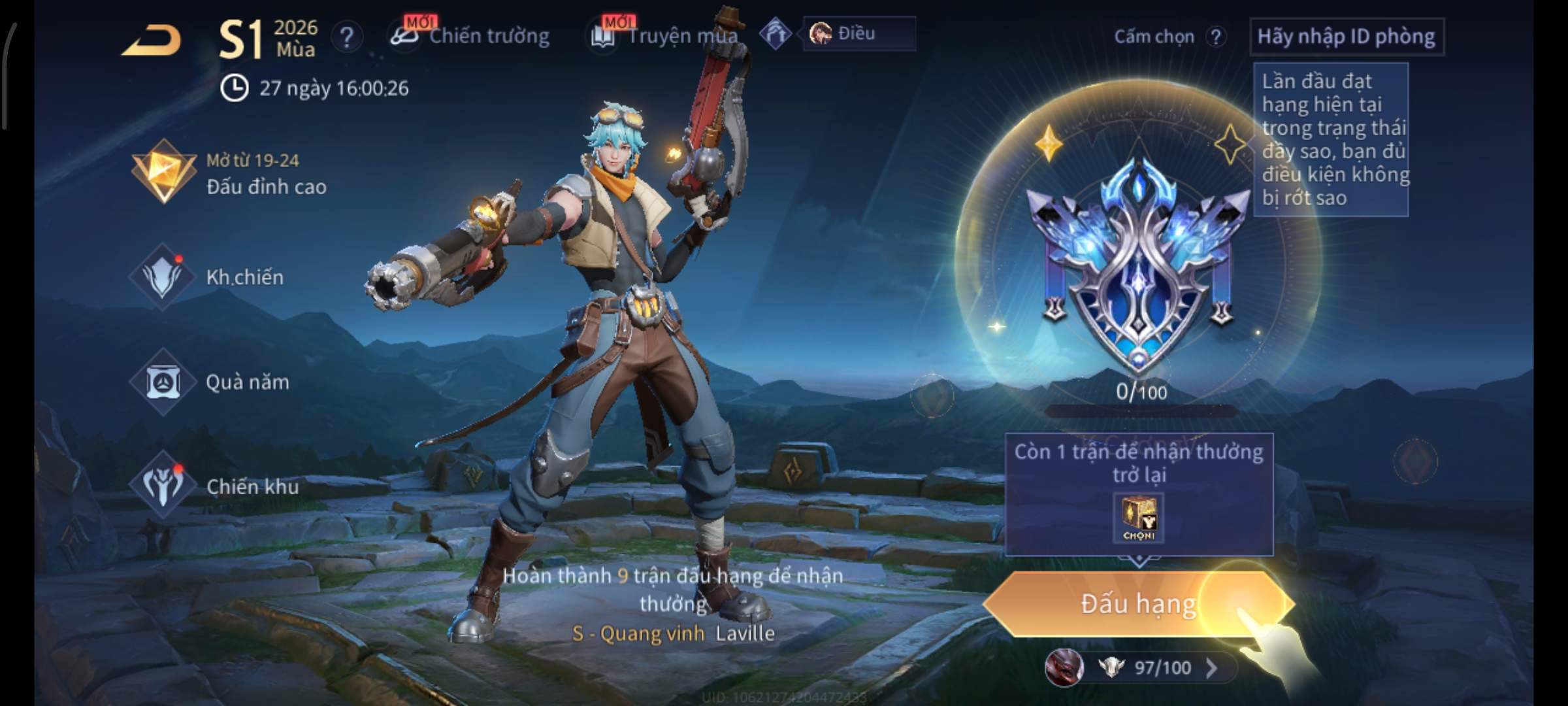1568x706 pixels.
Task: Go back using the golden return arrow
Action: pyautogui.click(x=152, y=41)
